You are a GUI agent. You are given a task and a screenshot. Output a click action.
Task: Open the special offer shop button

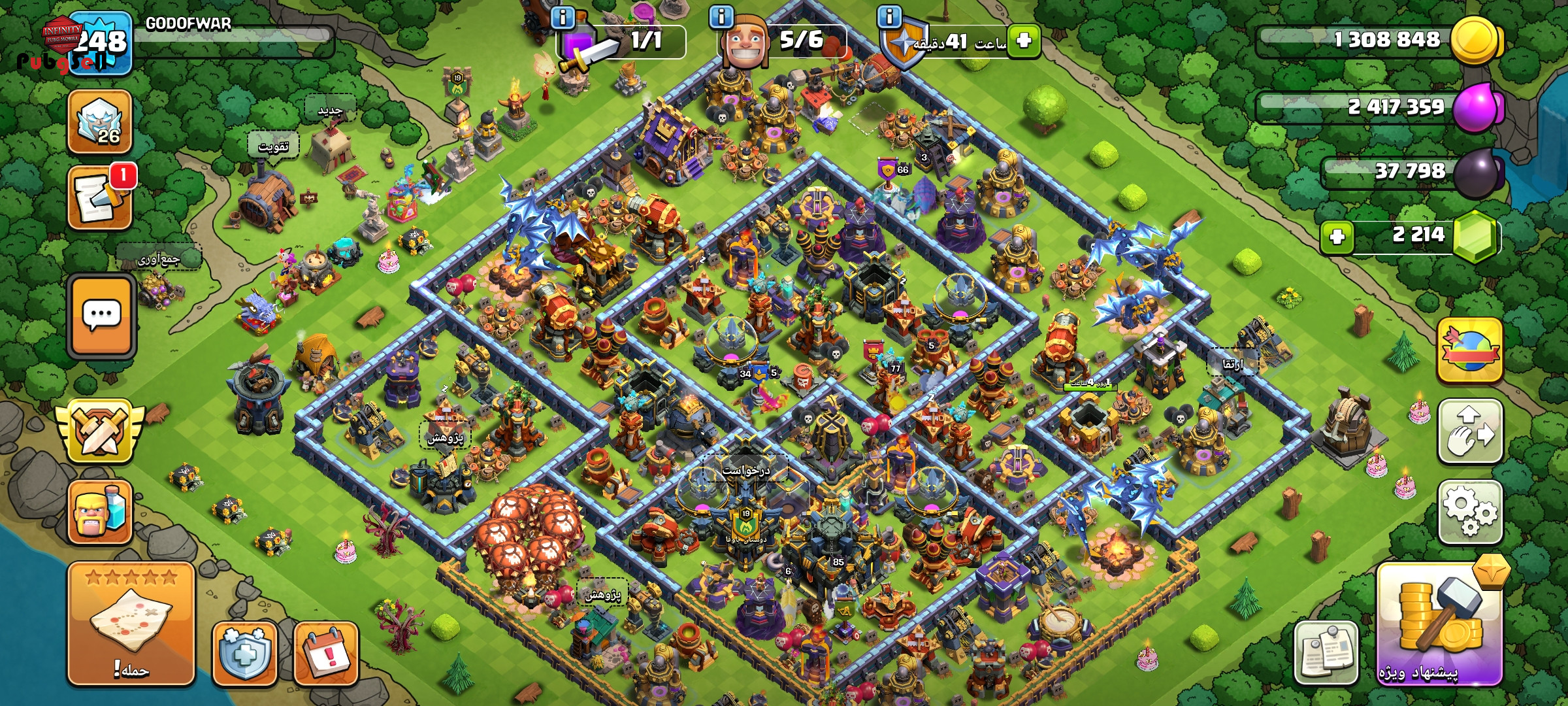coord(1440,624)
